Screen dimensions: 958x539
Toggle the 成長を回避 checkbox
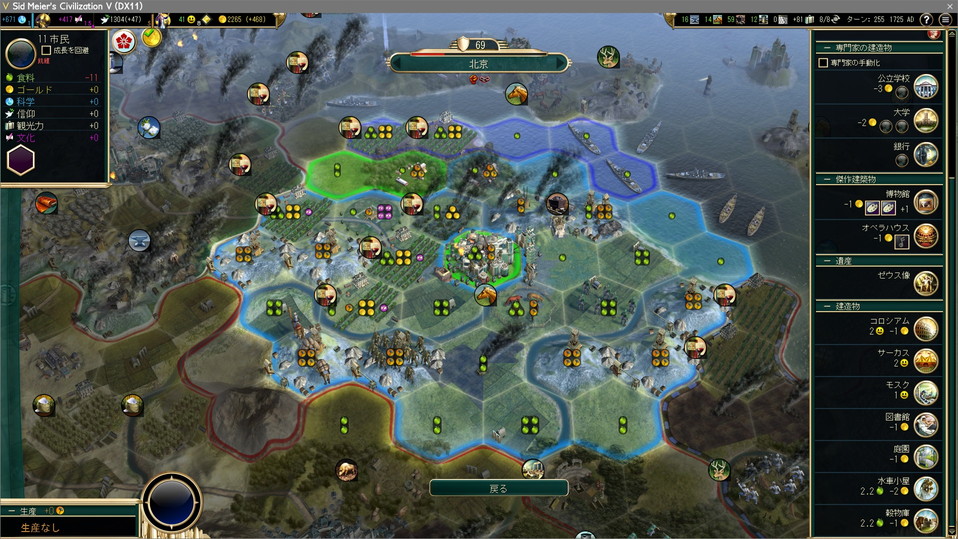[46, 50]
